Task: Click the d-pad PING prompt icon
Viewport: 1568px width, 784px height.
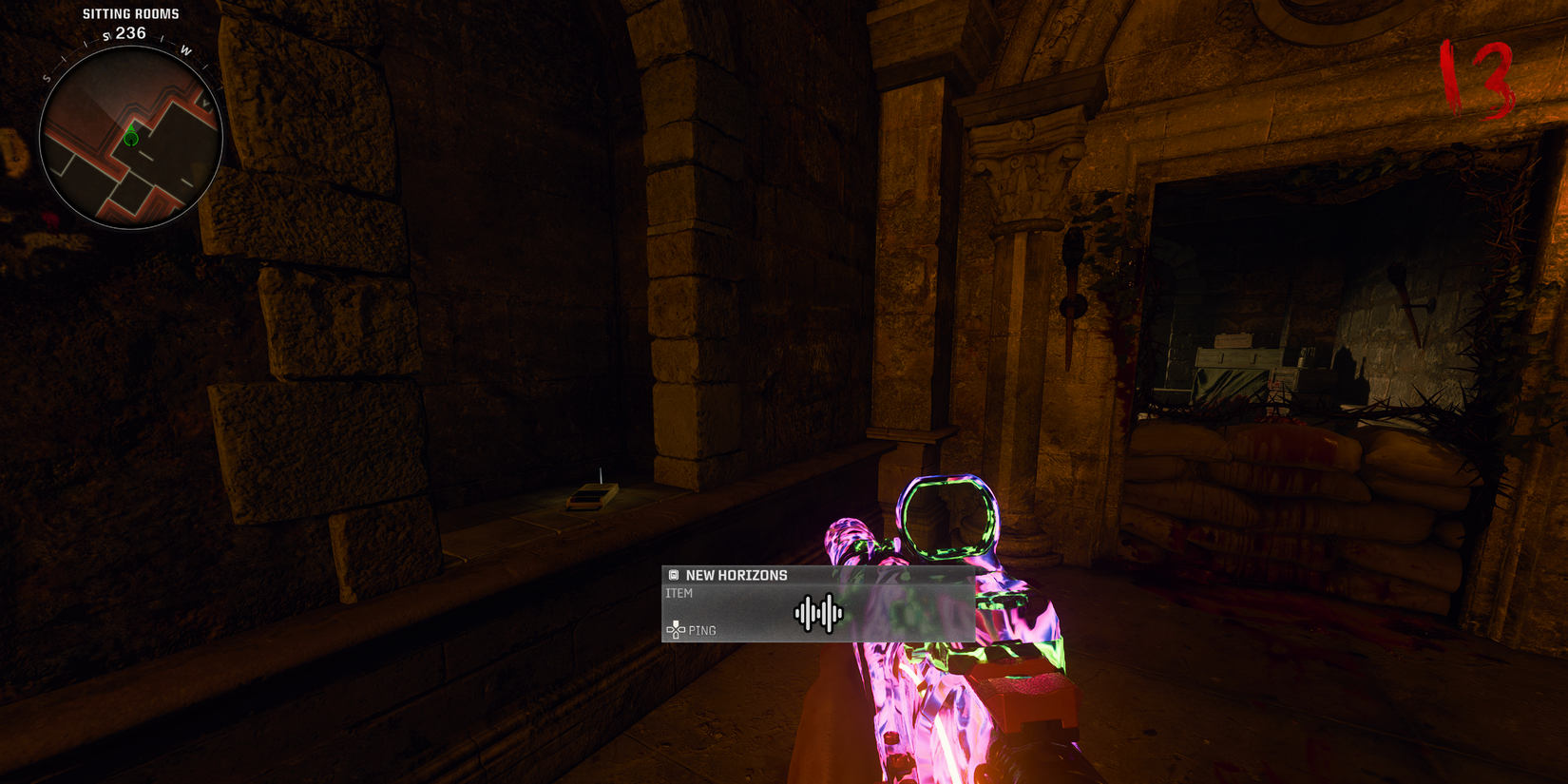Action: click(676, 629)
